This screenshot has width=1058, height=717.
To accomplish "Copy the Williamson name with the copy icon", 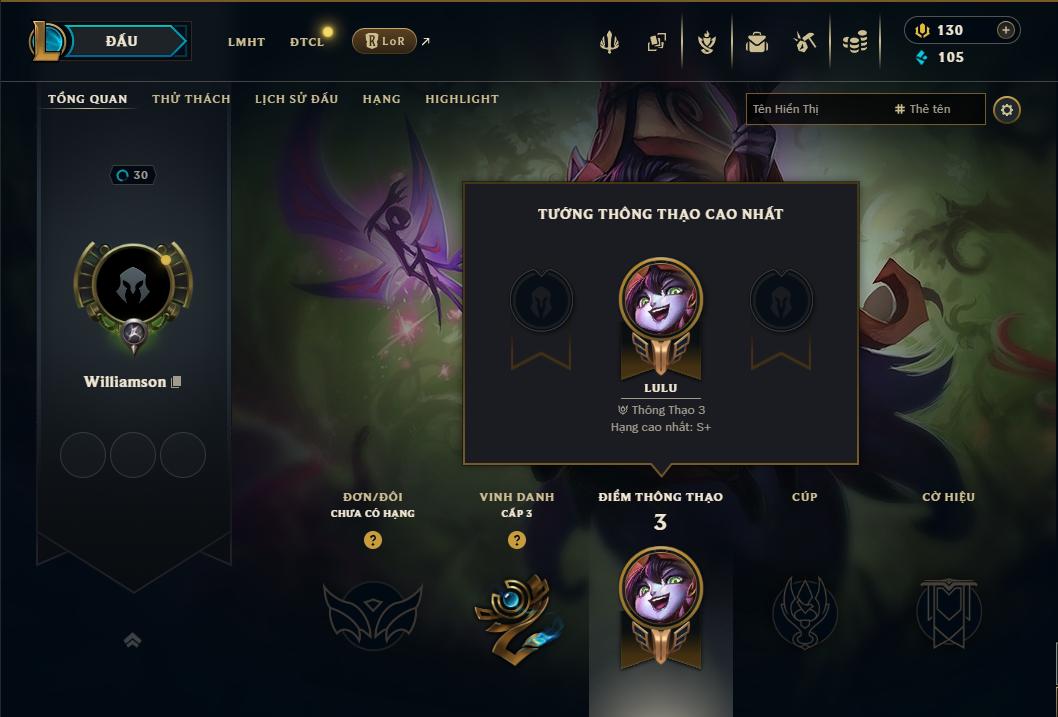I will click(x=176, y=382).
